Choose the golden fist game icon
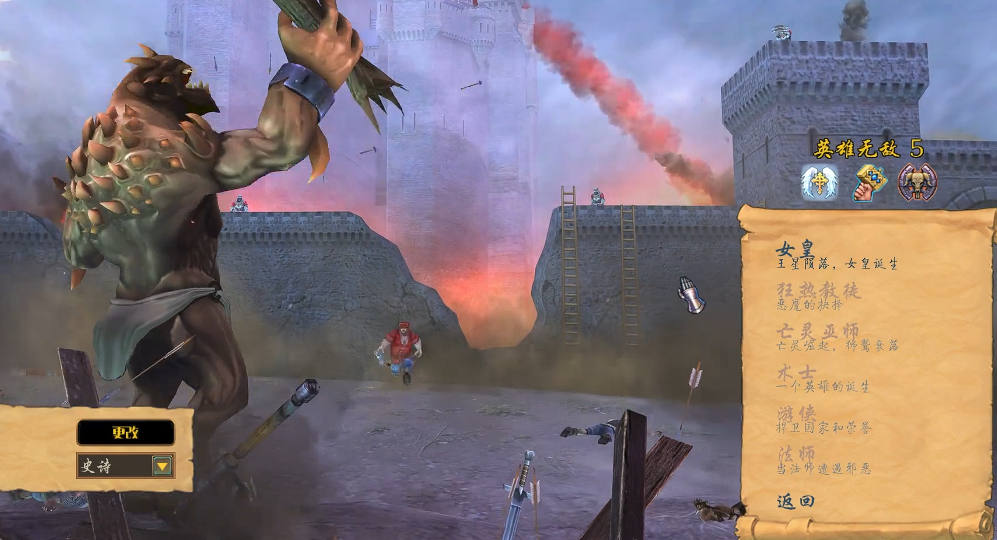This screenshot has height=540, width=997. click(x=868, y=183)
